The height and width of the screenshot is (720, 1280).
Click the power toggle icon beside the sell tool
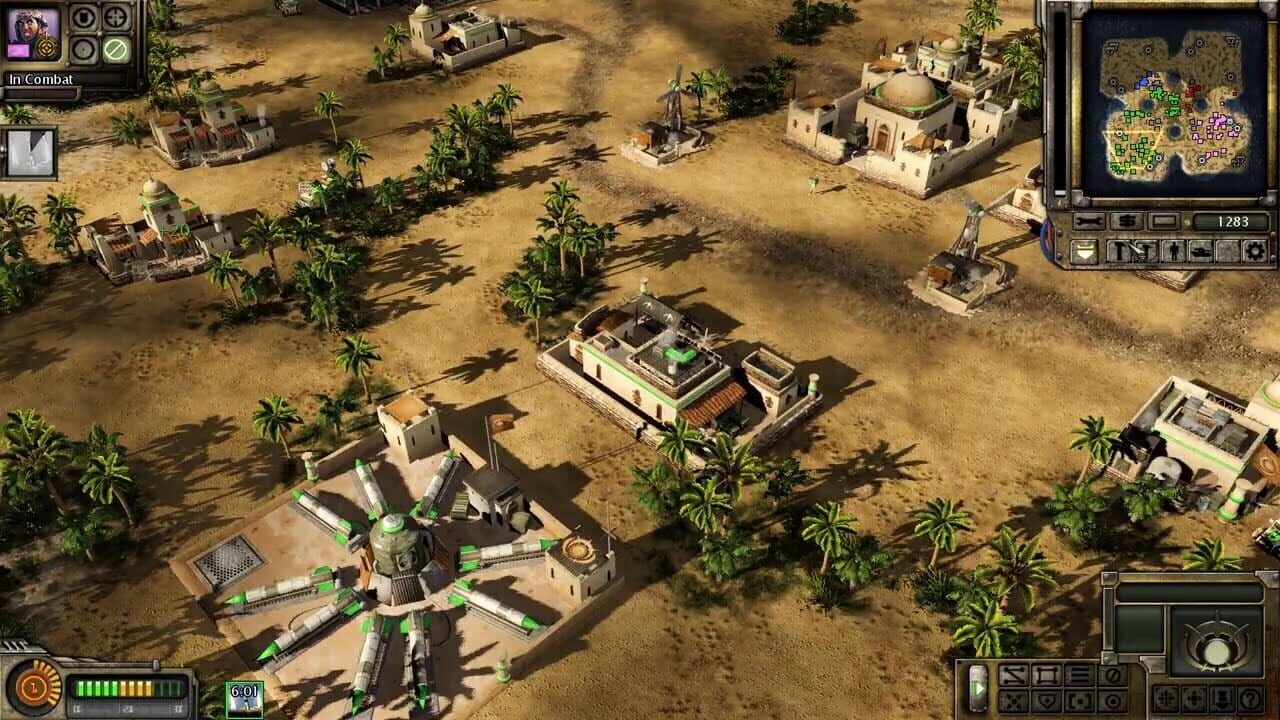[1164, 221]
